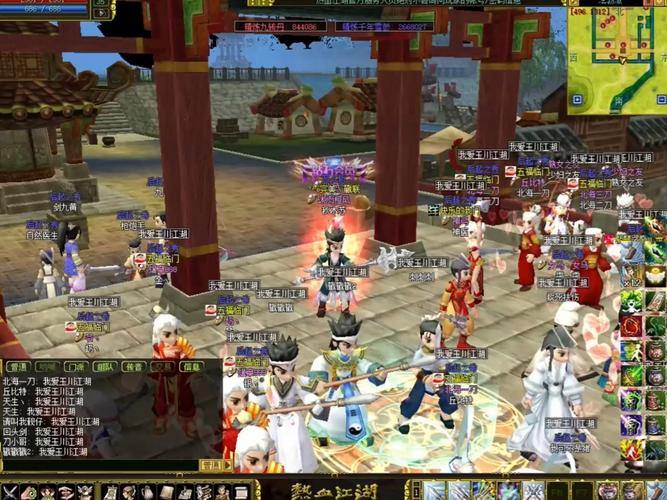Click the chat message input field
Viewport: 667px width, 500px height.
point(100,465)
